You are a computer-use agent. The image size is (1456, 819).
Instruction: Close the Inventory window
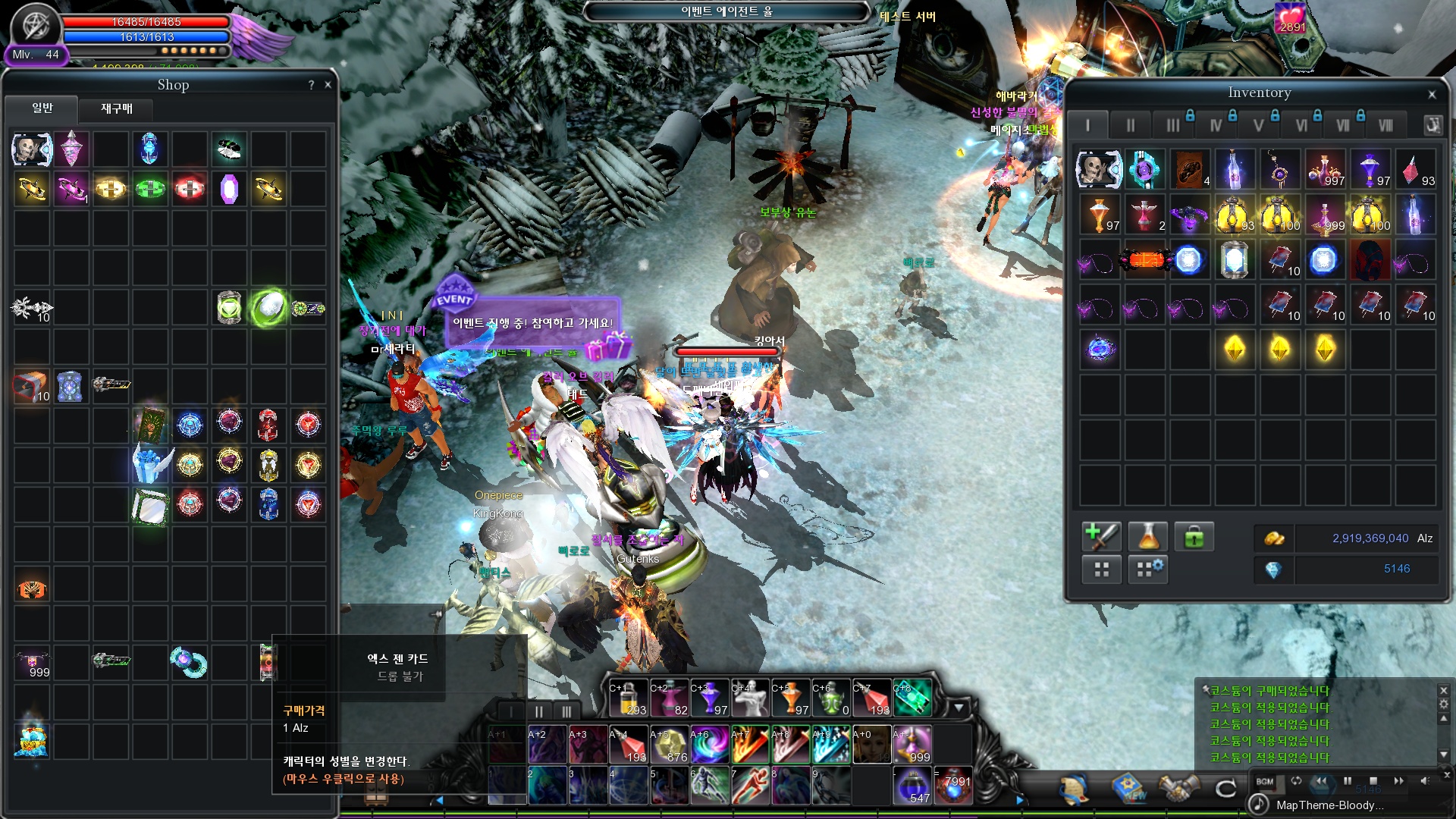[1432, 95]
